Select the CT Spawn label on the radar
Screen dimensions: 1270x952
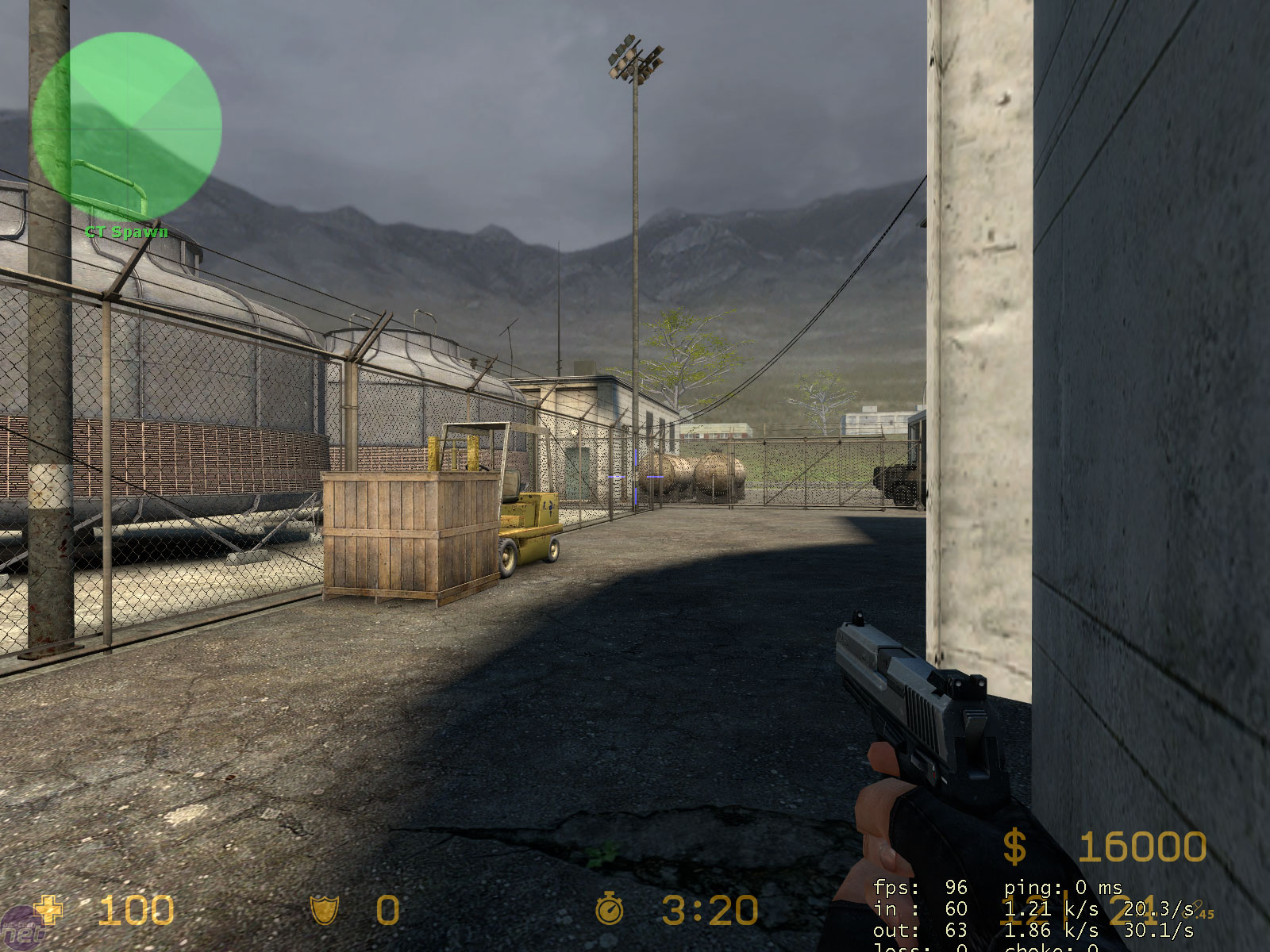point(125,233)
